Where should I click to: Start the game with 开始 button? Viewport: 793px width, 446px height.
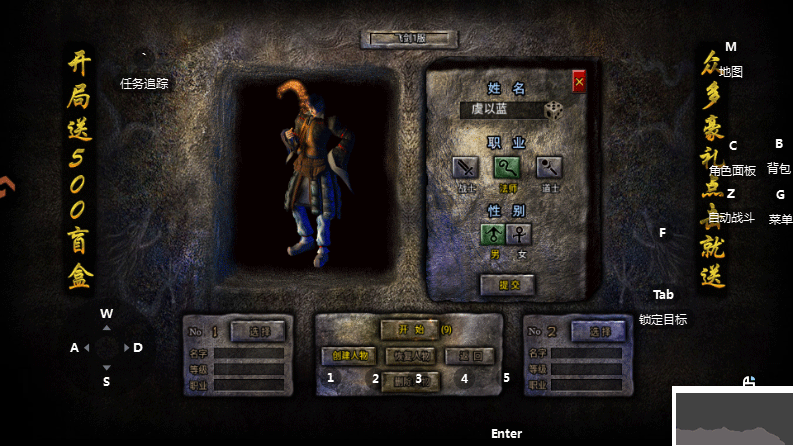coord(408,329)
